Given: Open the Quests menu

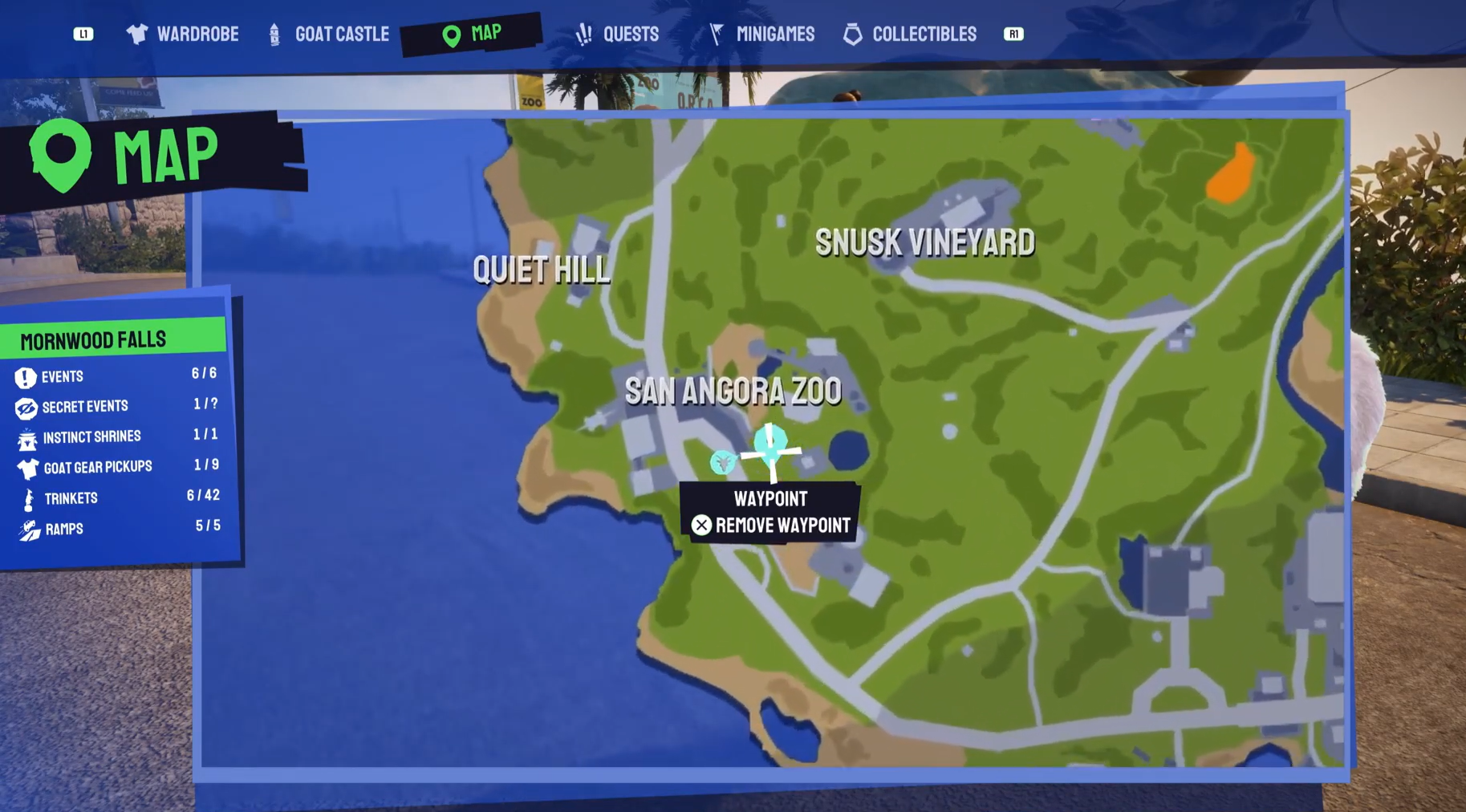Looking at the screenshot, I should tap(630, 34).
